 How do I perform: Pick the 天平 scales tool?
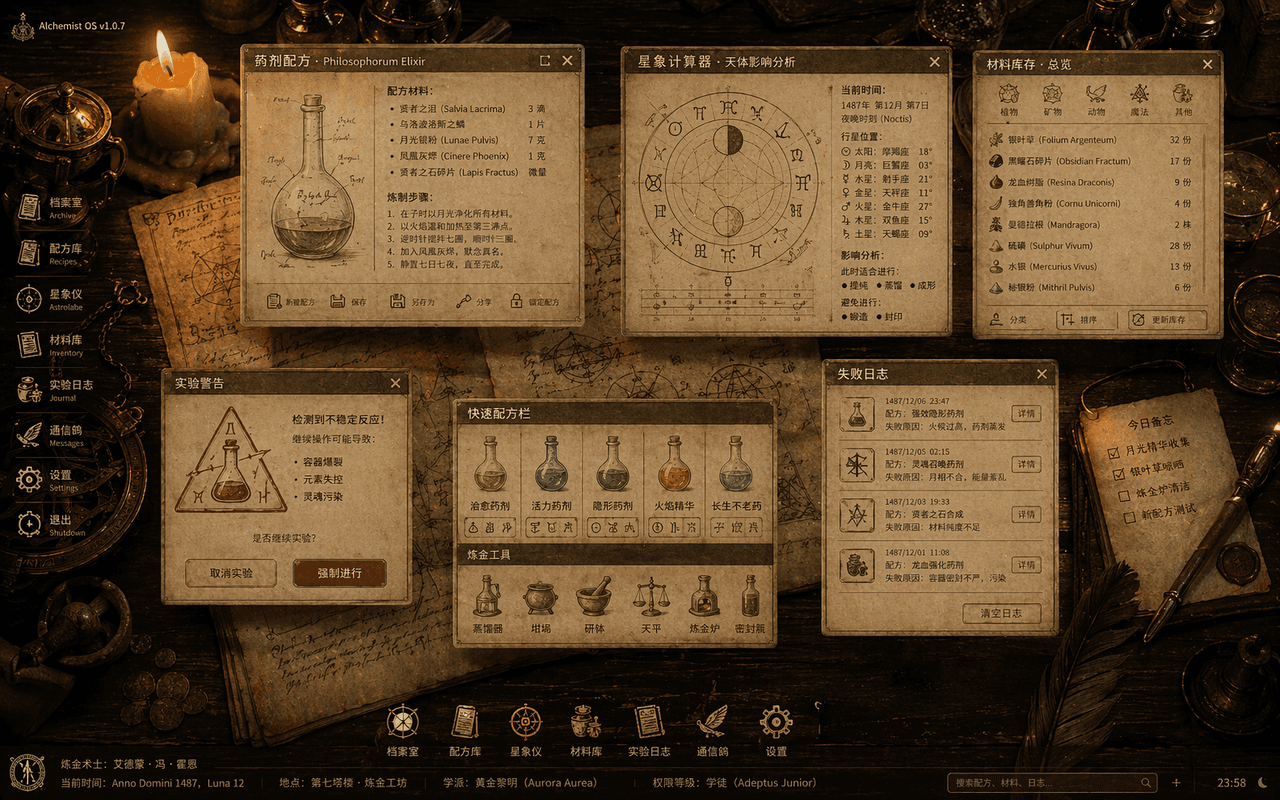point(651,603)
